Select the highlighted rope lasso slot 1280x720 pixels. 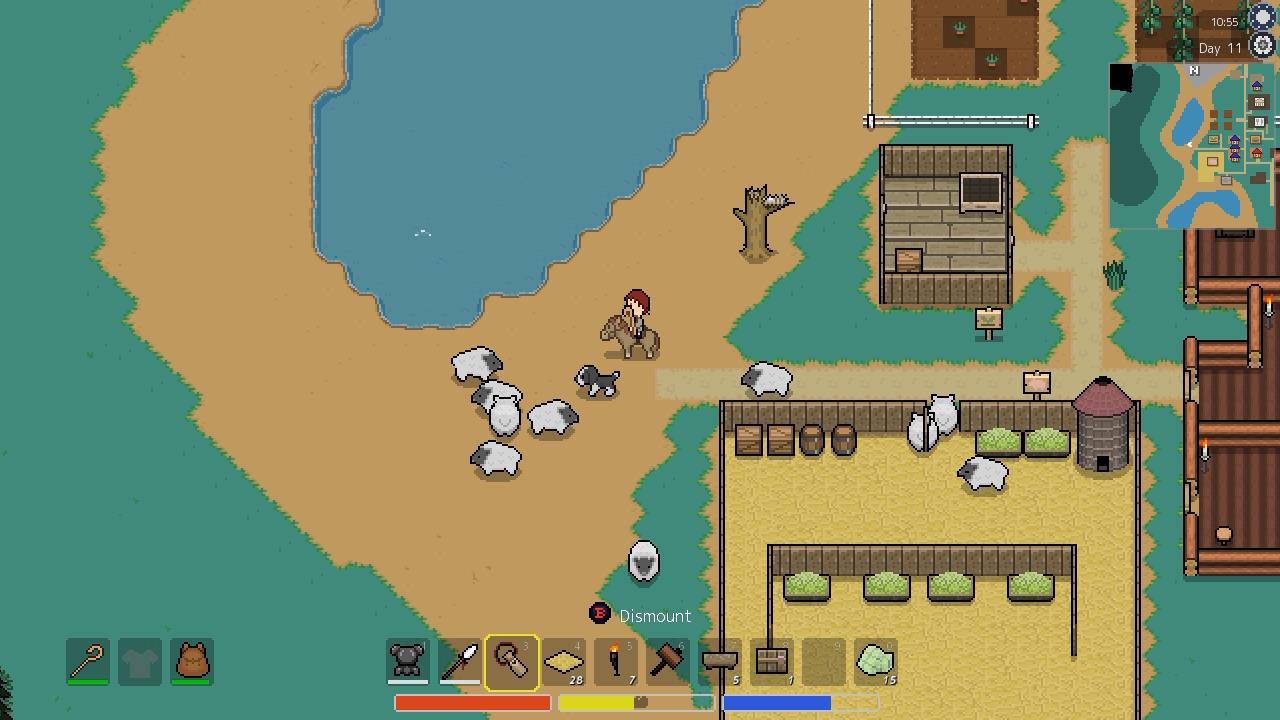coord(512,661)
